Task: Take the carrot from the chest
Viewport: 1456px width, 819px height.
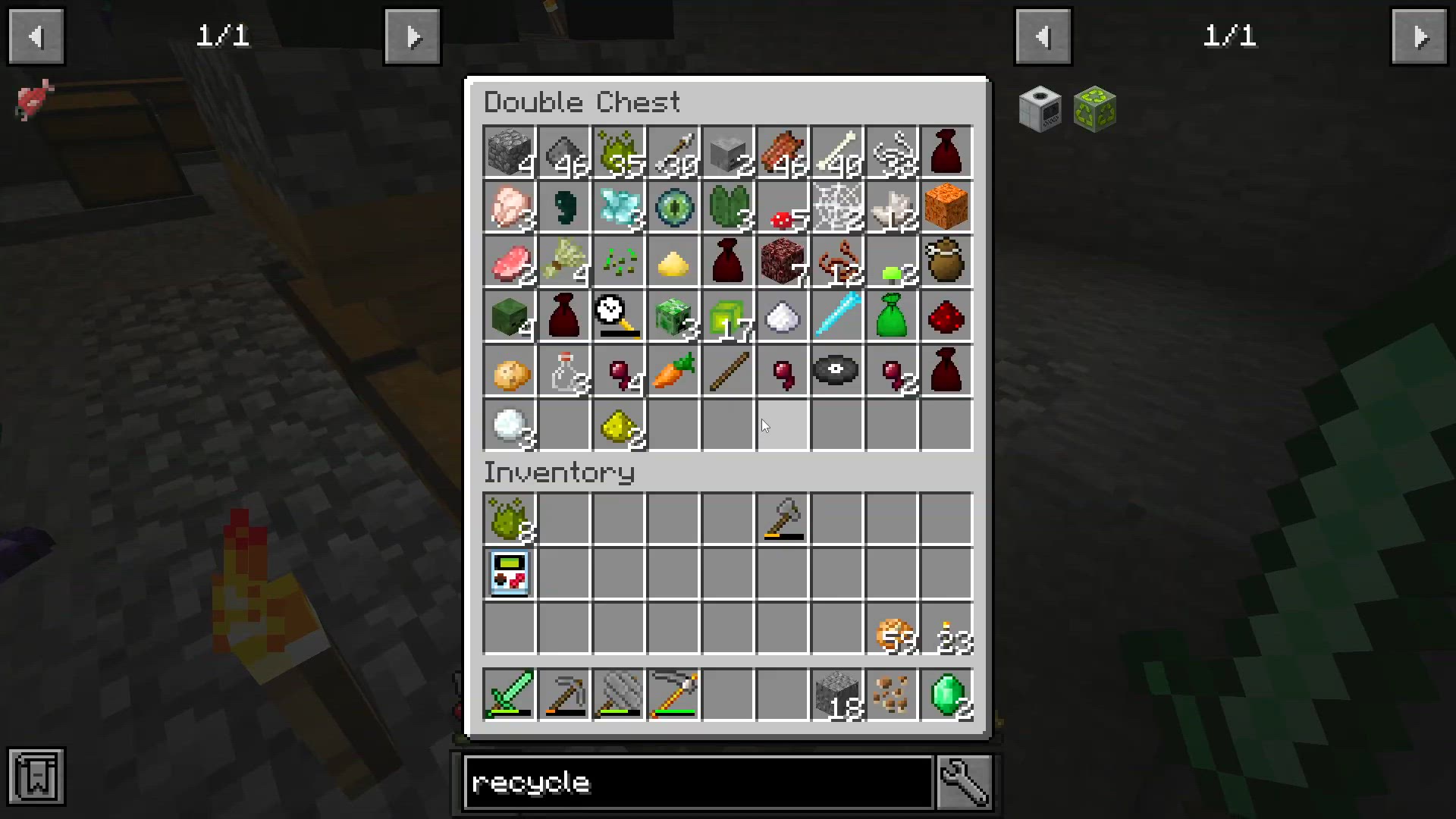Action: 673,371
